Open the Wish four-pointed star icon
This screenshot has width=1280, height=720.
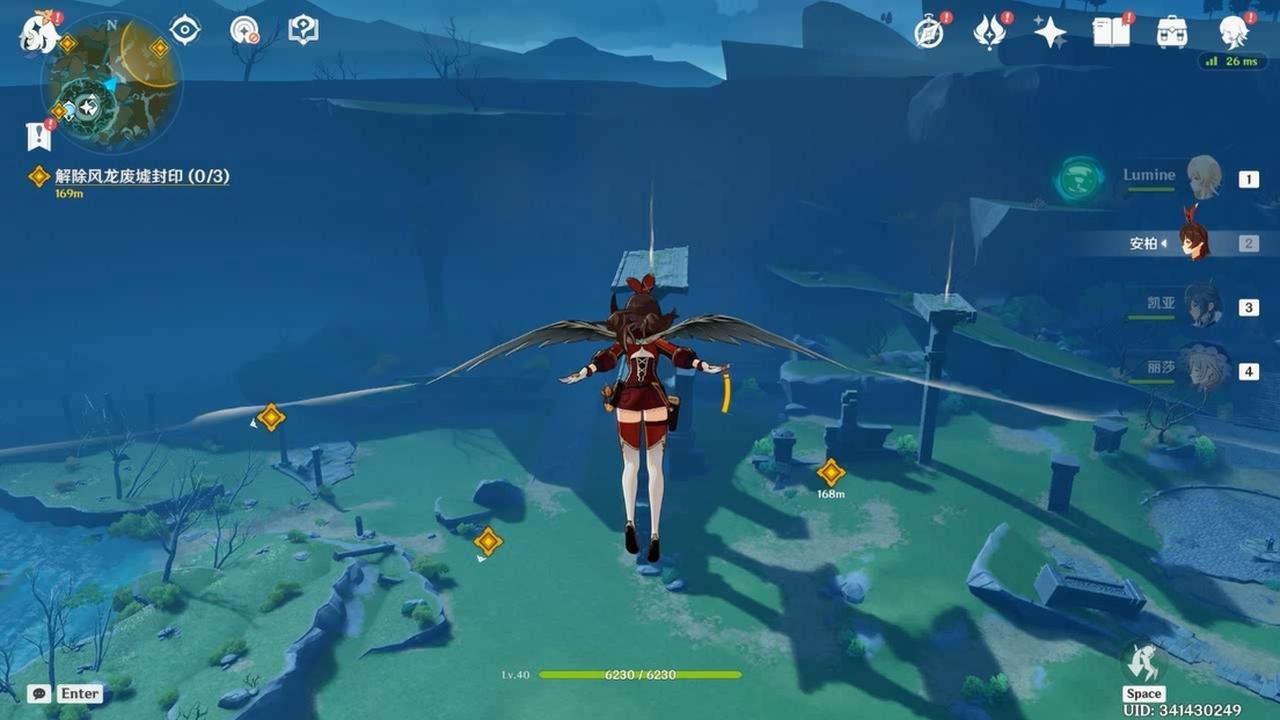tap(1050, 33)
